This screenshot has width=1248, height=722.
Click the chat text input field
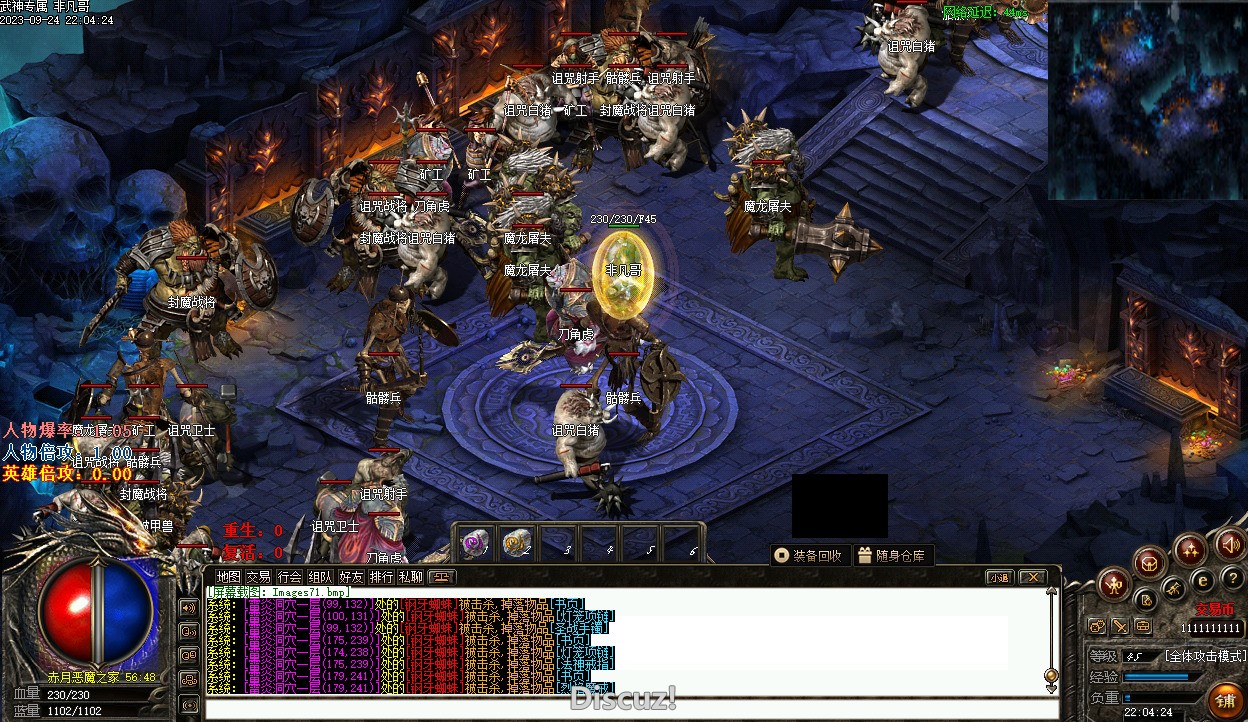[620, 709]
